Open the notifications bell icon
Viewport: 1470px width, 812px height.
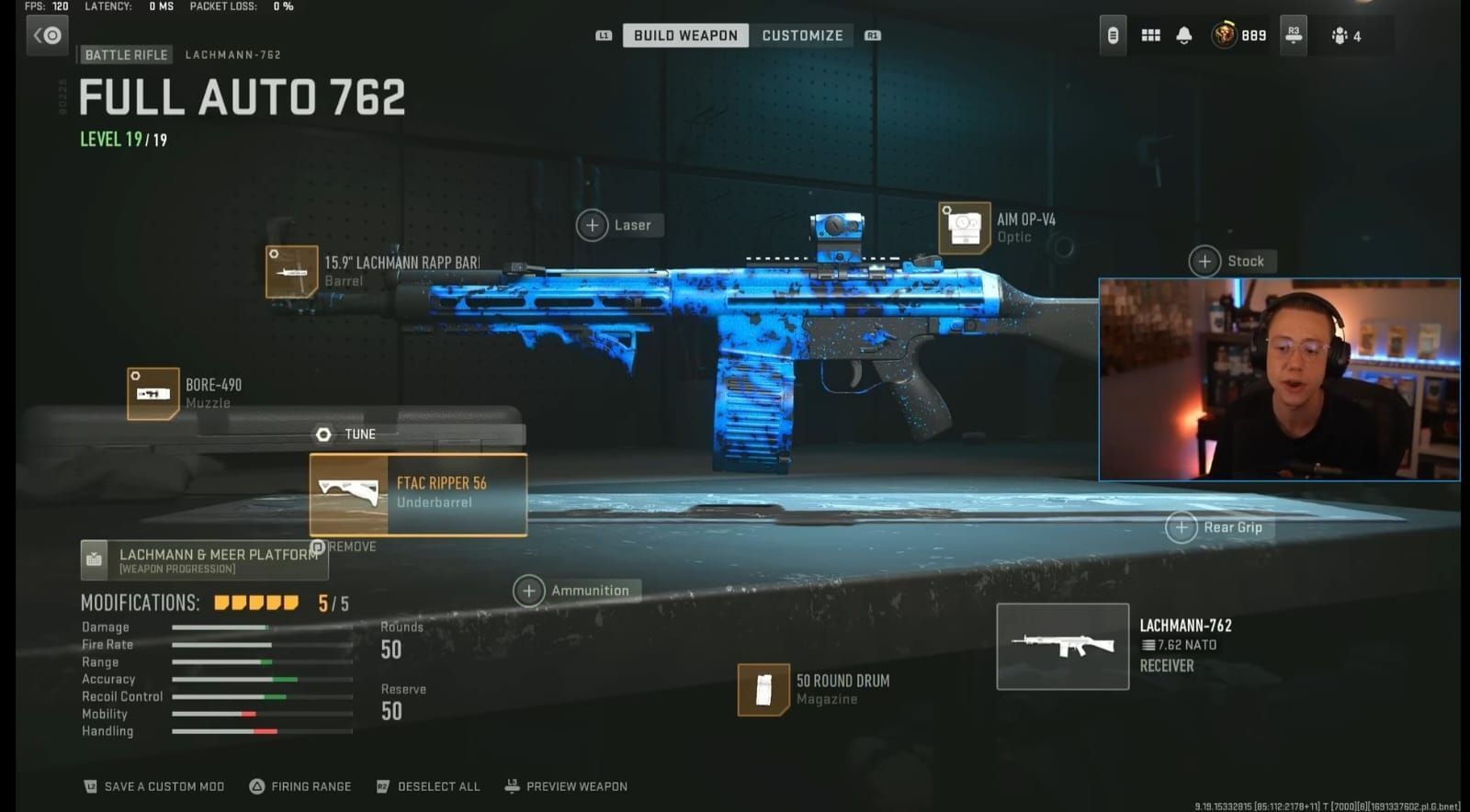pos(1183,35)
